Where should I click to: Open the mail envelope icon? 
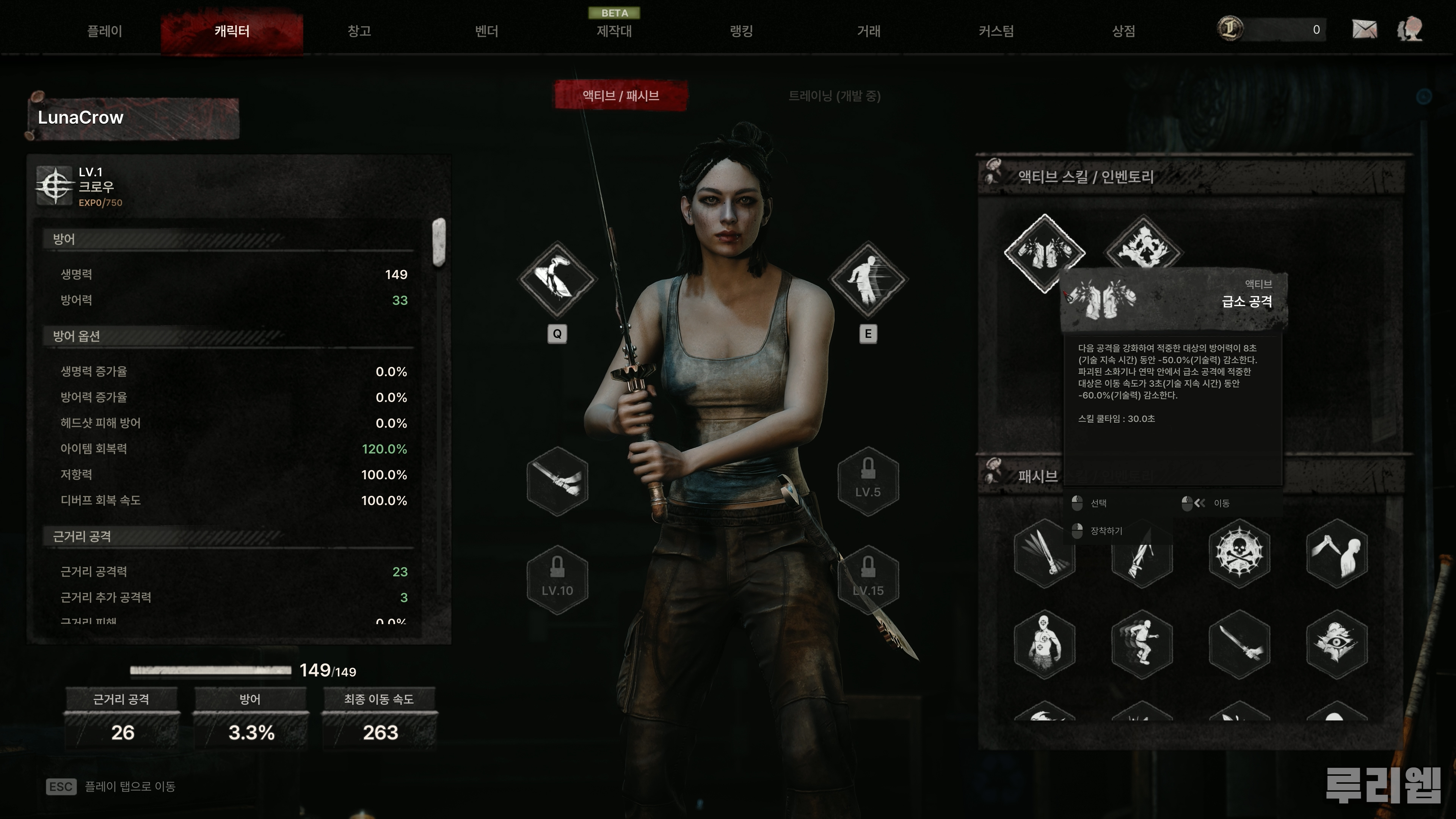click(1365, 30)
